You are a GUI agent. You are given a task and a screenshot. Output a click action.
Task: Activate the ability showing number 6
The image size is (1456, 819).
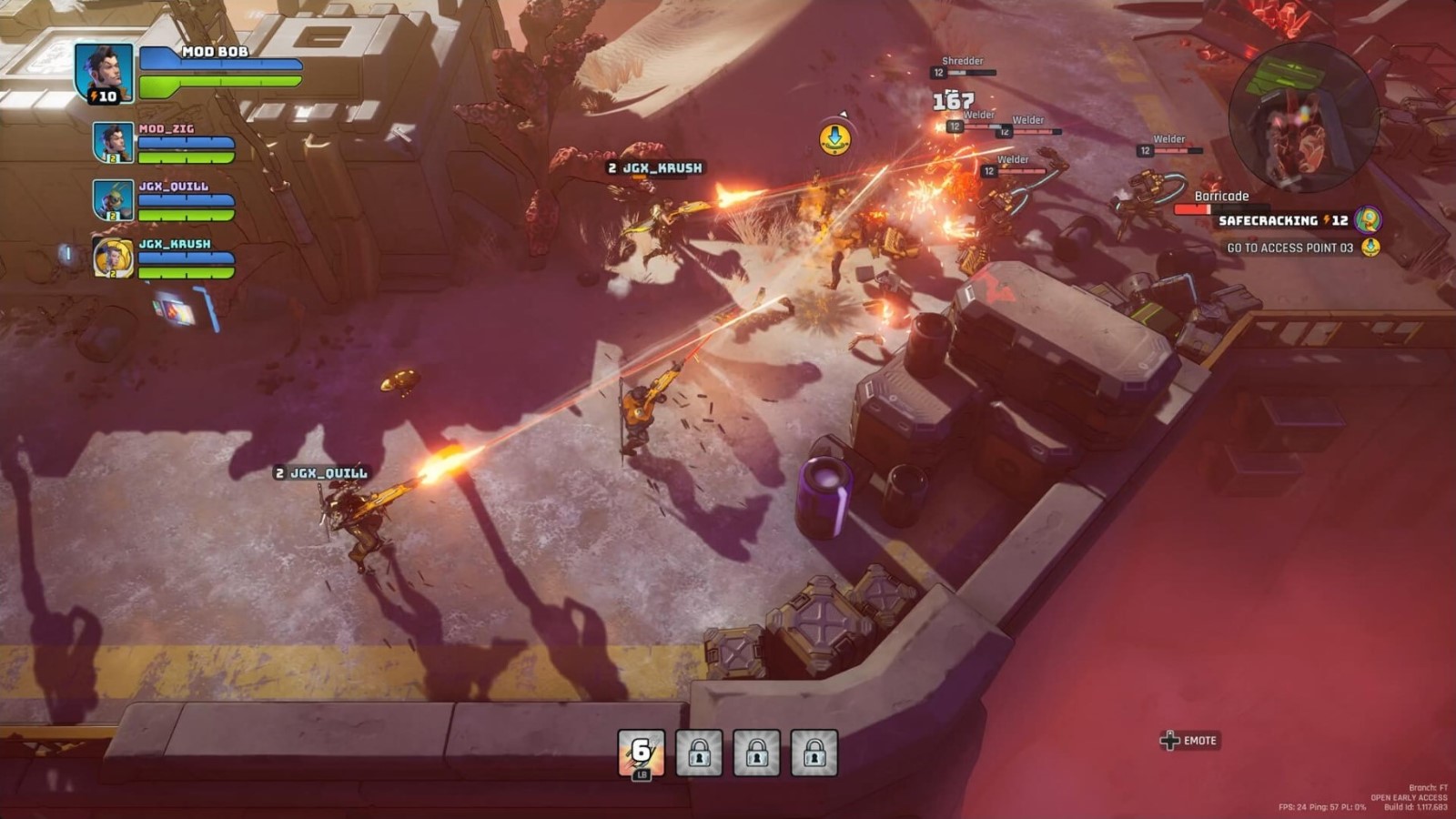click(642, 753)
